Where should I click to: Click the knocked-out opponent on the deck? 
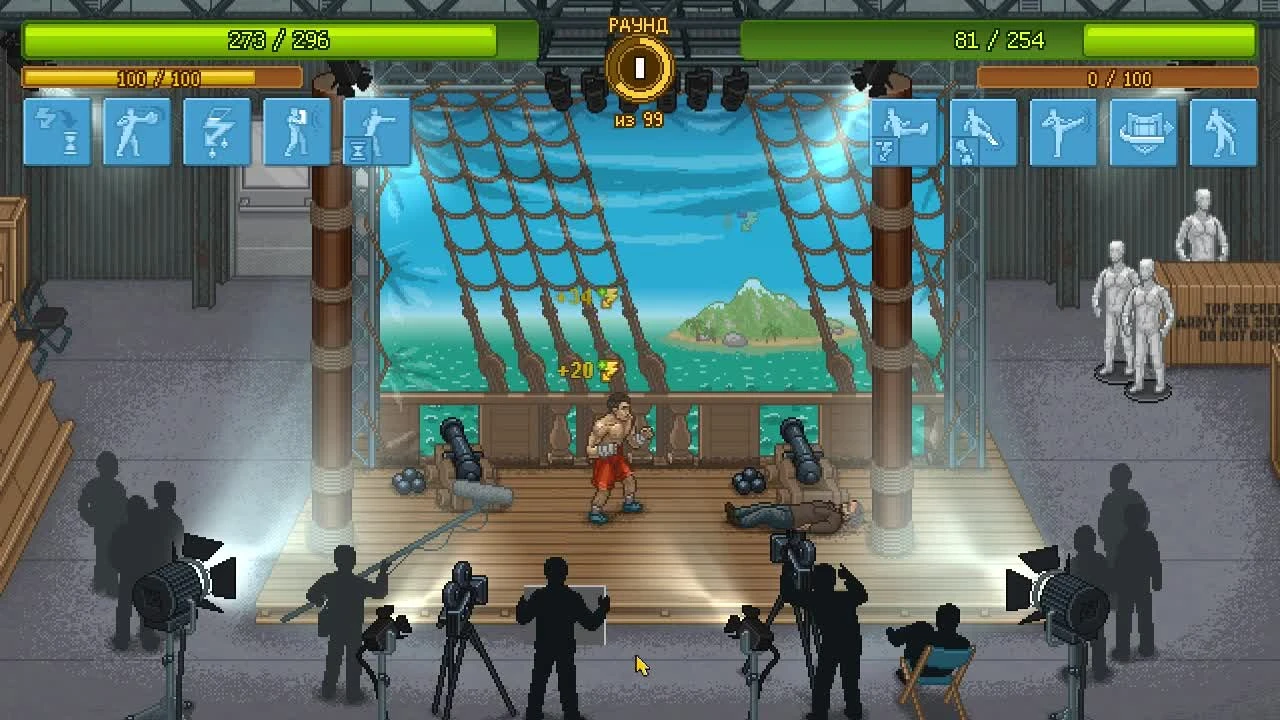790,512
